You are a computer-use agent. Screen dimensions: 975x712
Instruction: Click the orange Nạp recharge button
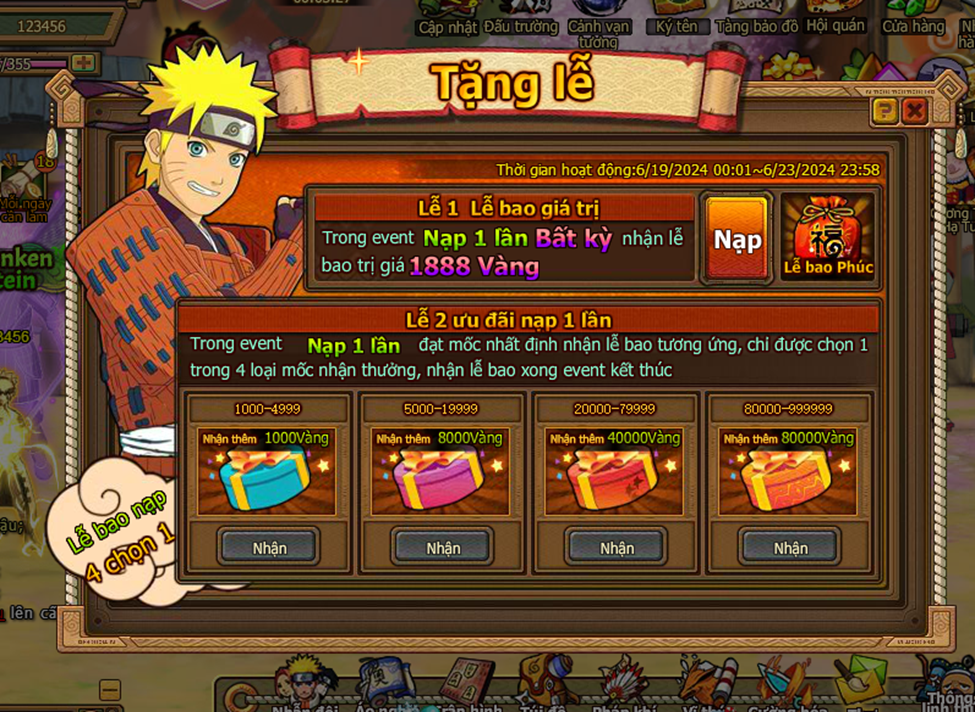click(737, 239)
